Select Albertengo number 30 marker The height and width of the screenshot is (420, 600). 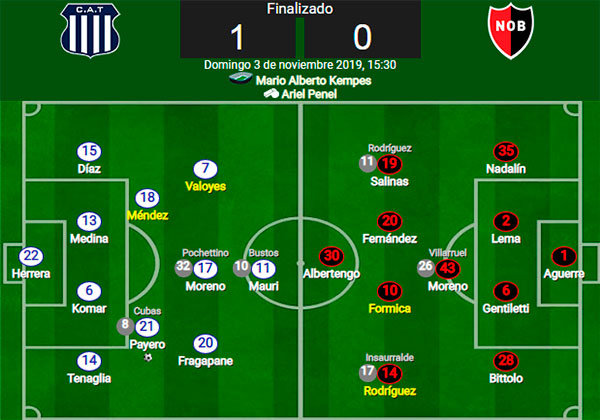tap(330, 256)
